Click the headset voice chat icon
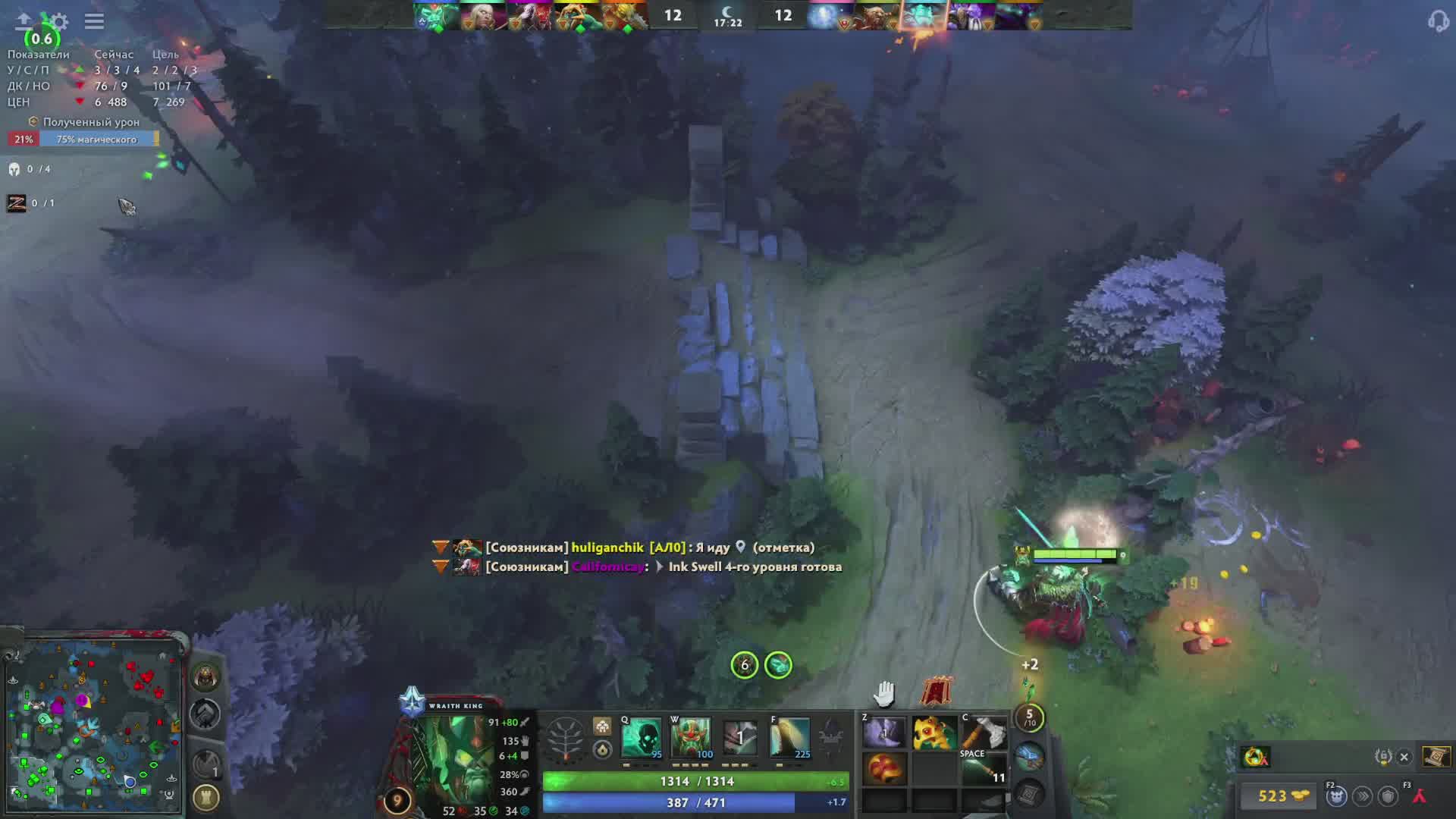 [1437, 21]
